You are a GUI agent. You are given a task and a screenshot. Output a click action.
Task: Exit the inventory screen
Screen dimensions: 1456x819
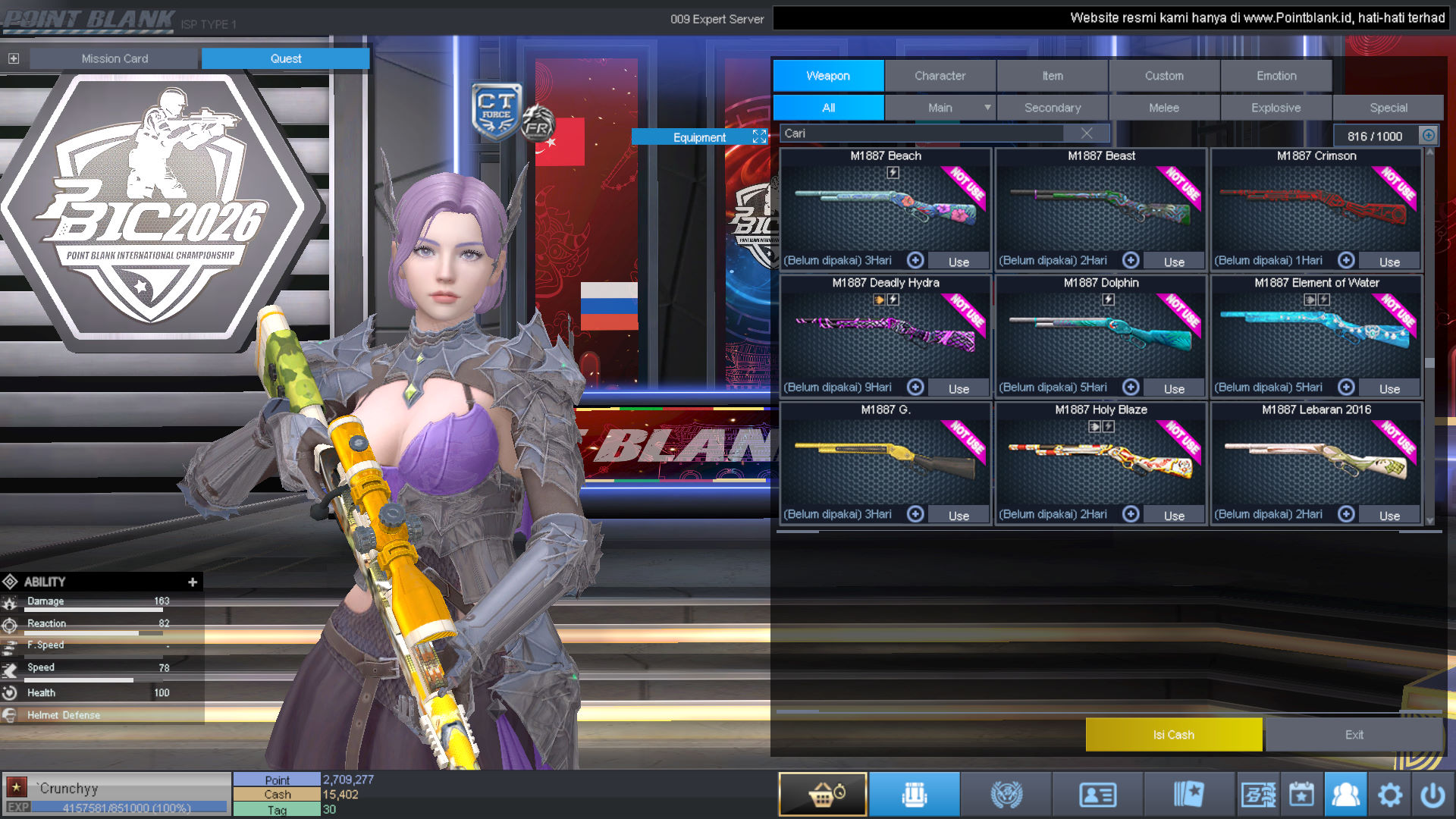coord(1354,735)
